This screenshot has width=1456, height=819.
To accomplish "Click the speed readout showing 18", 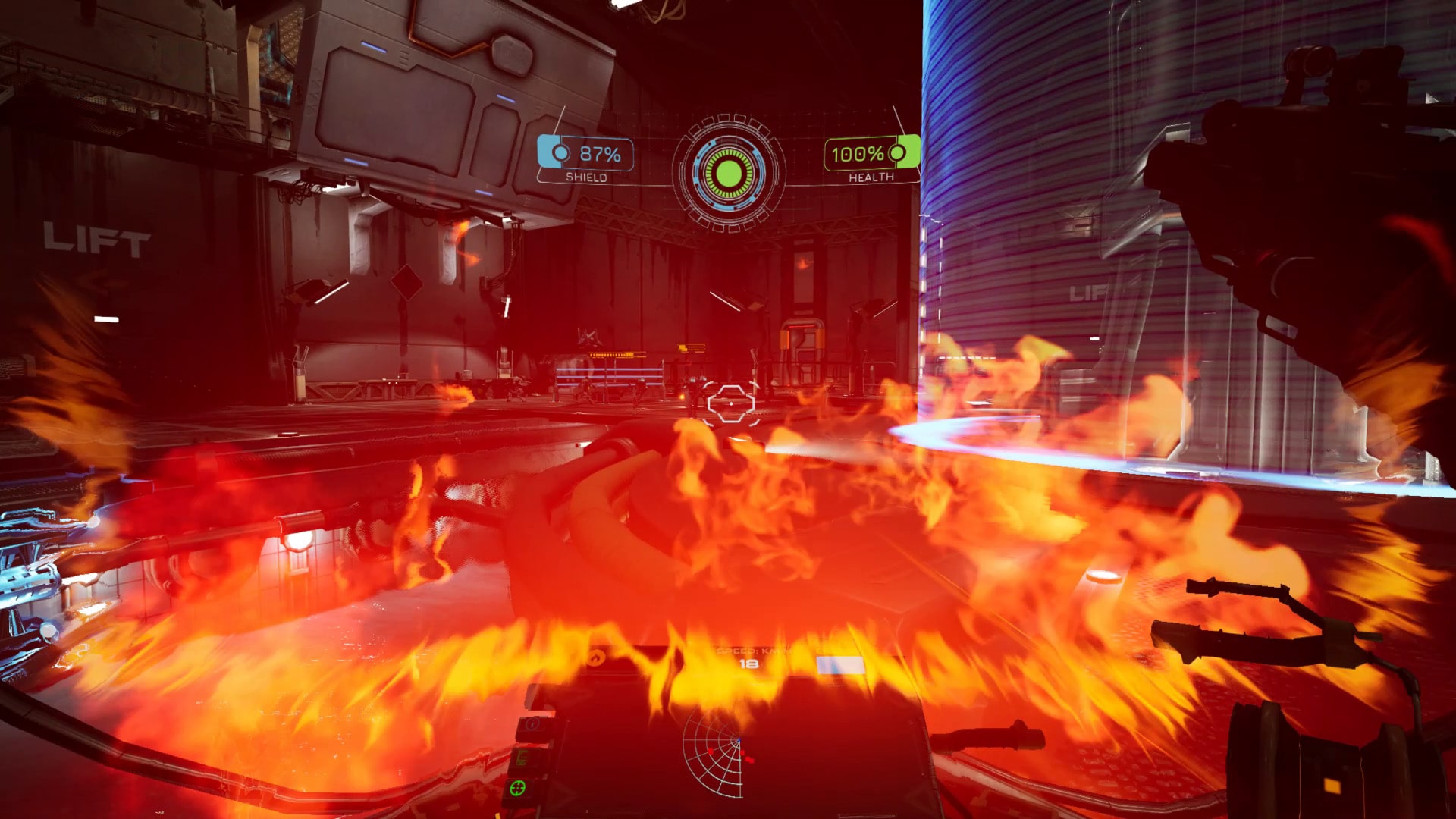I will coord(749,664).
